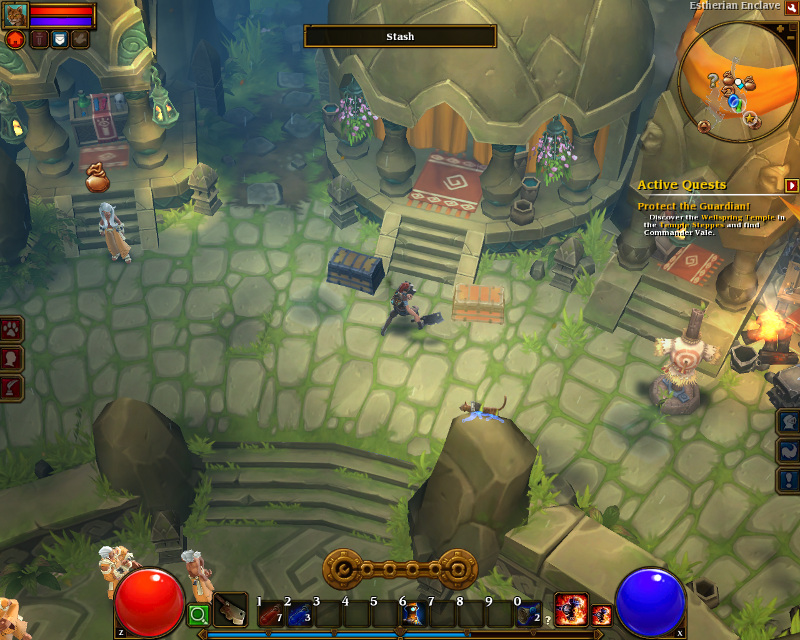Click the green magnifying glass button

click(x=198, y=615)
